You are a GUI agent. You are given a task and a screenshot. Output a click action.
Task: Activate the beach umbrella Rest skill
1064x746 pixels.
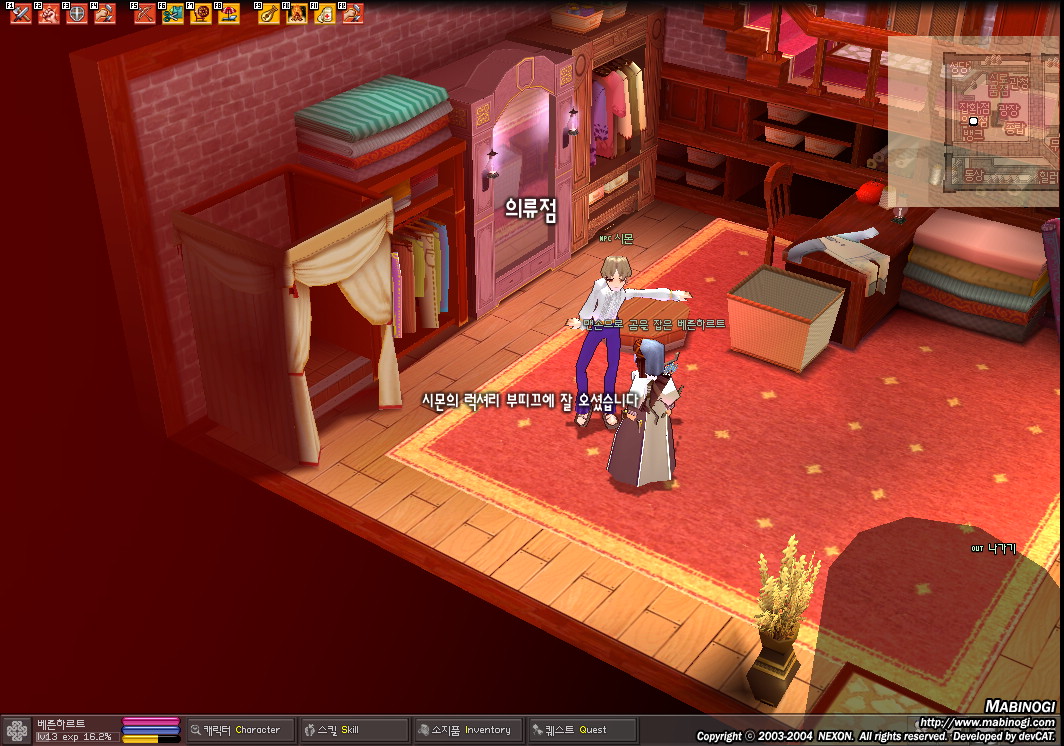coord(228,14)
